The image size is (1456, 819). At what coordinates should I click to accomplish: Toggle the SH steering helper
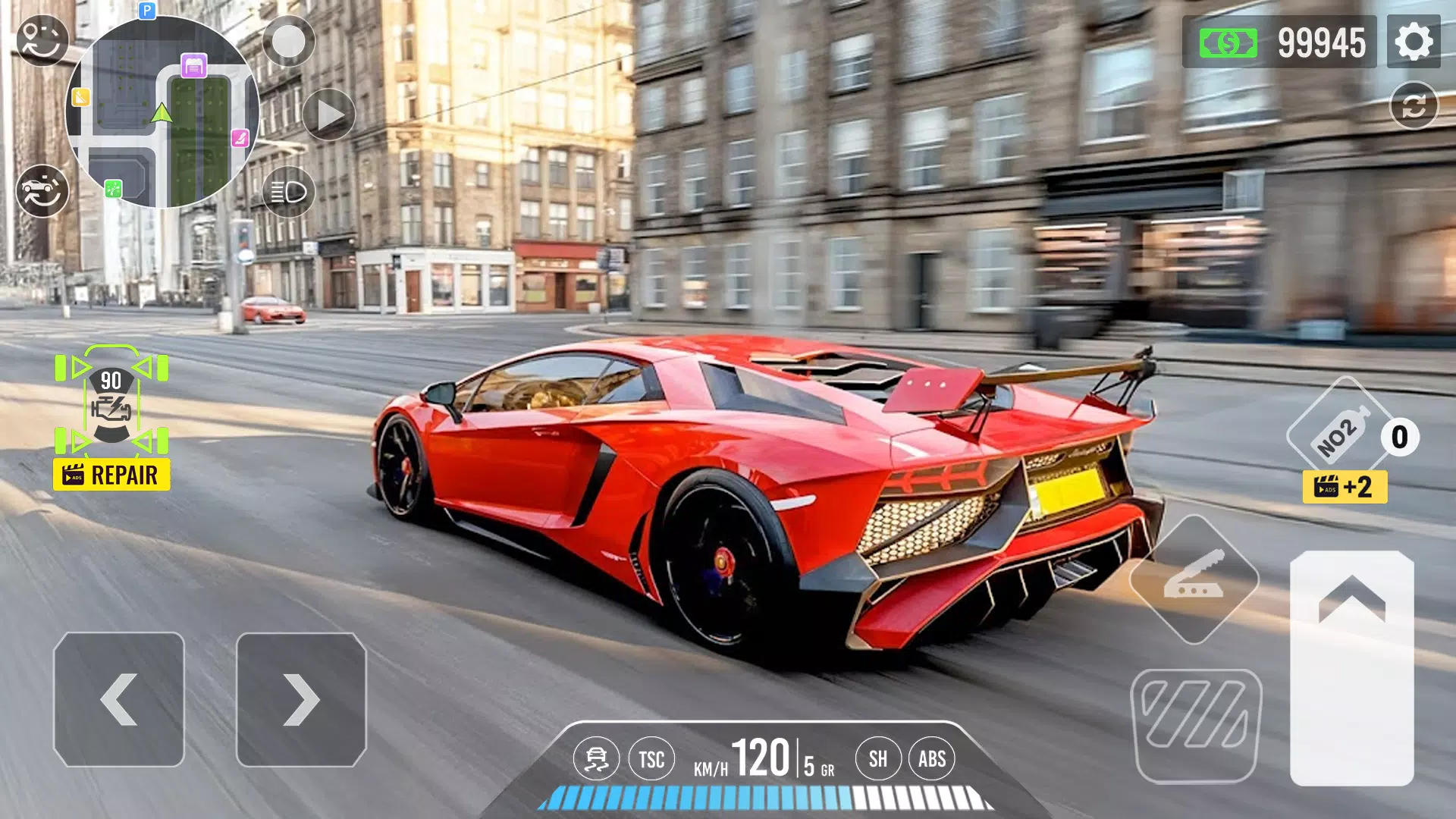(878, 757)
